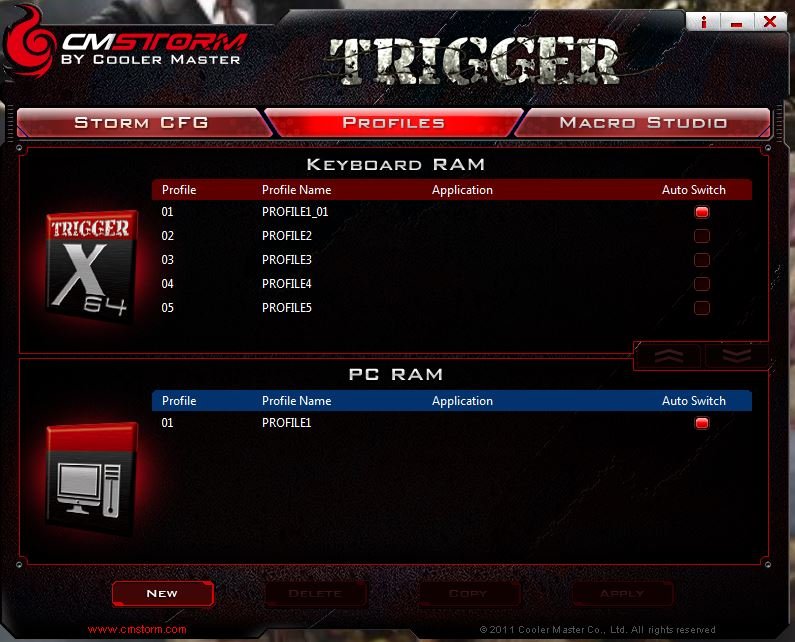This screenshot has height=642, width=795.
Task: Close the Trigger software window
Action: 769,21
